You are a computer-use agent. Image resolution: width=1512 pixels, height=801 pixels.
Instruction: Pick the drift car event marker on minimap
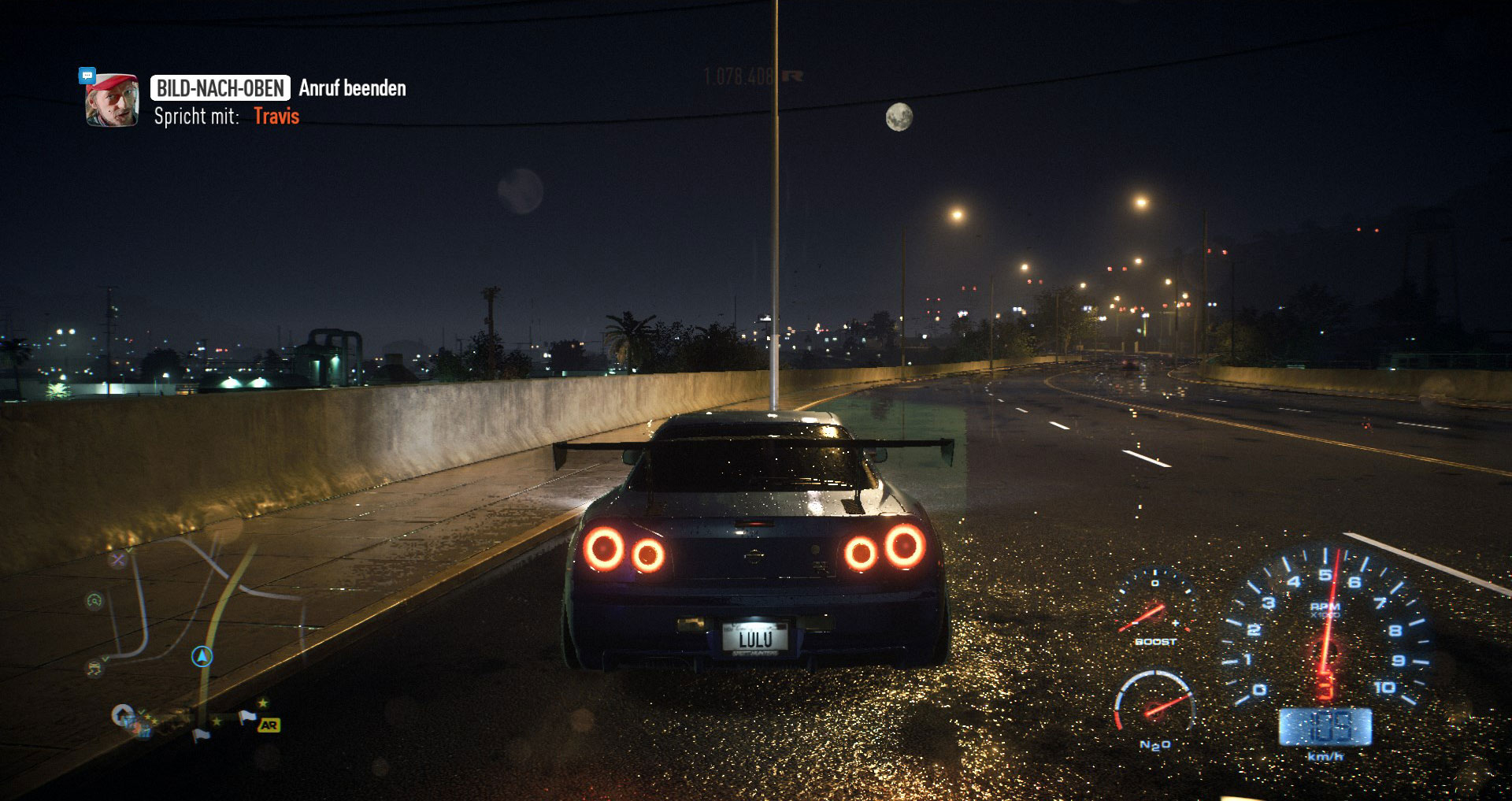point(95,669)
